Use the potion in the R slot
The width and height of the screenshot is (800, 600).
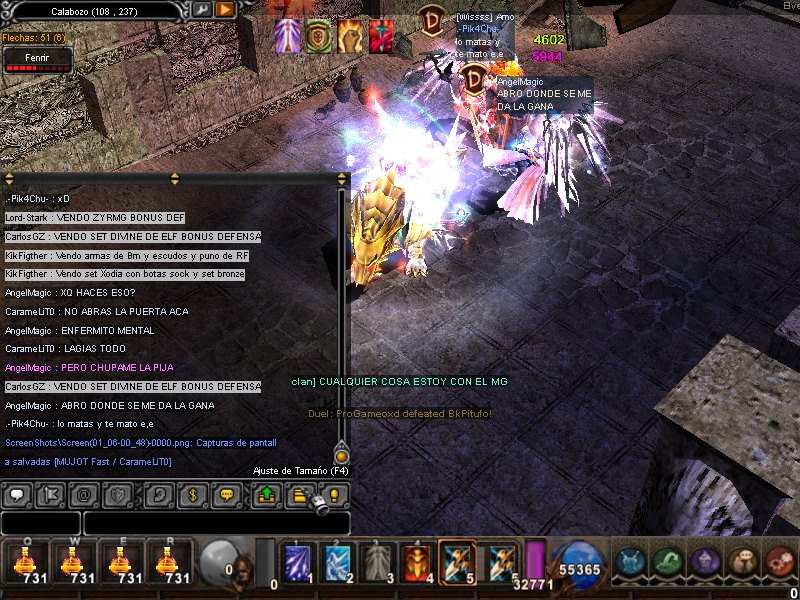pyautogui.click(x=169, y=562)
